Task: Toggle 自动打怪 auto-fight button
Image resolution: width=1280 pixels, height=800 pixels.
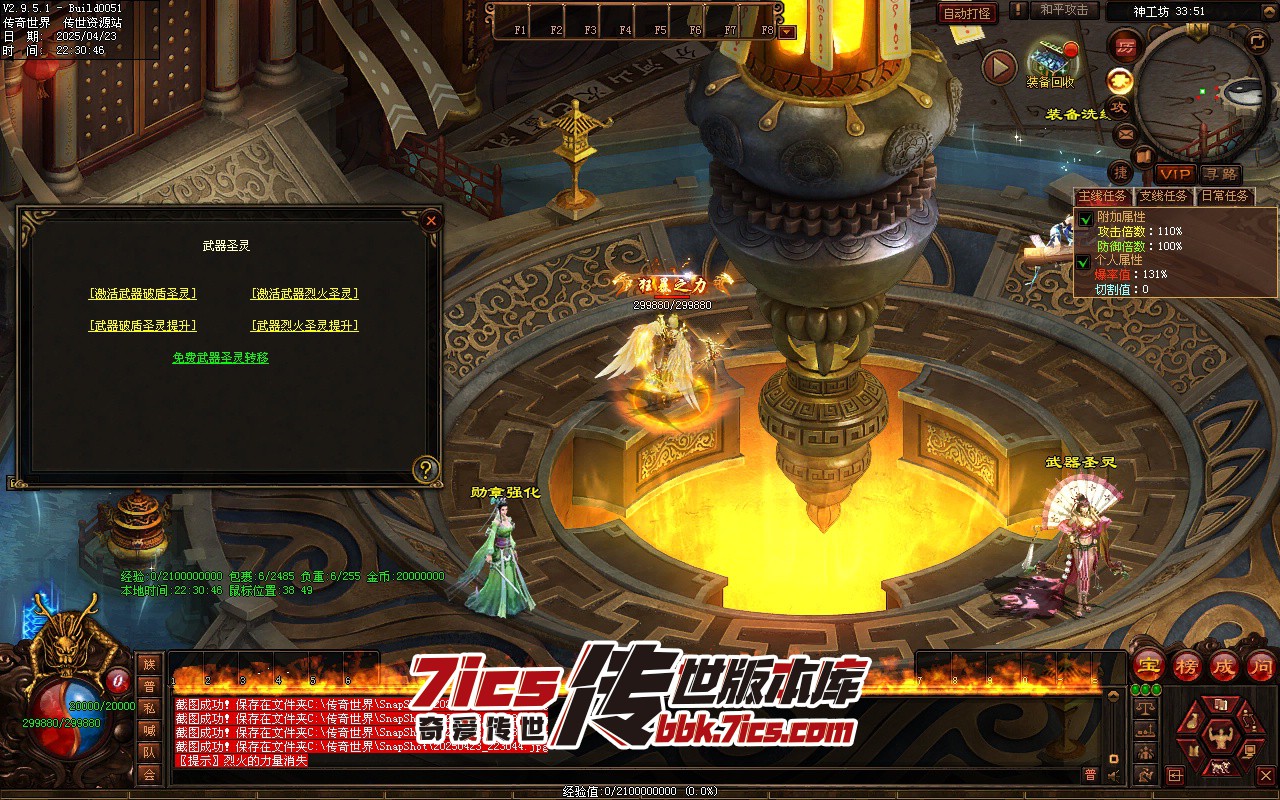Action: point(967,13)
